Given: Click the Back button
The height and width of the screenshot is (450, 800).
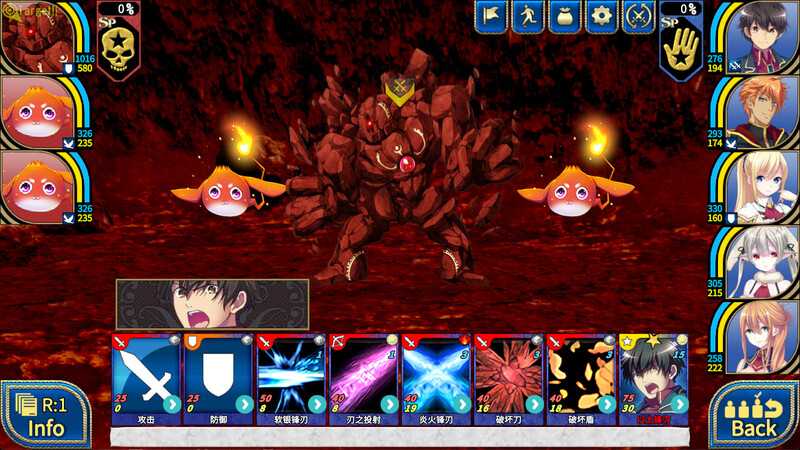Looking at the screenshot, I should [x=754, y=416].
